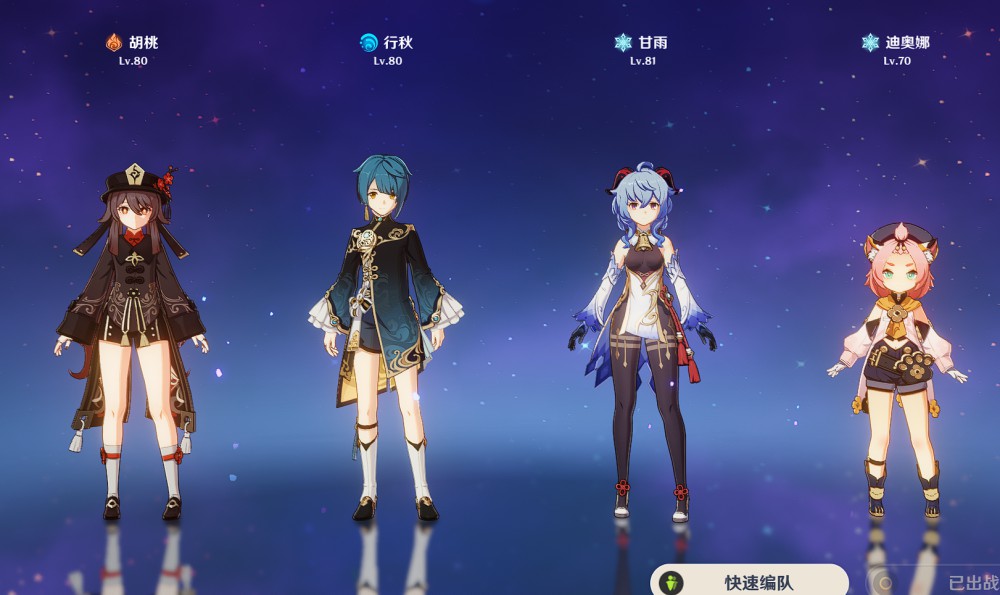1000x595 pixels.
Task: Pick Diona (迪奥娜) party slot
Action: 897,370
